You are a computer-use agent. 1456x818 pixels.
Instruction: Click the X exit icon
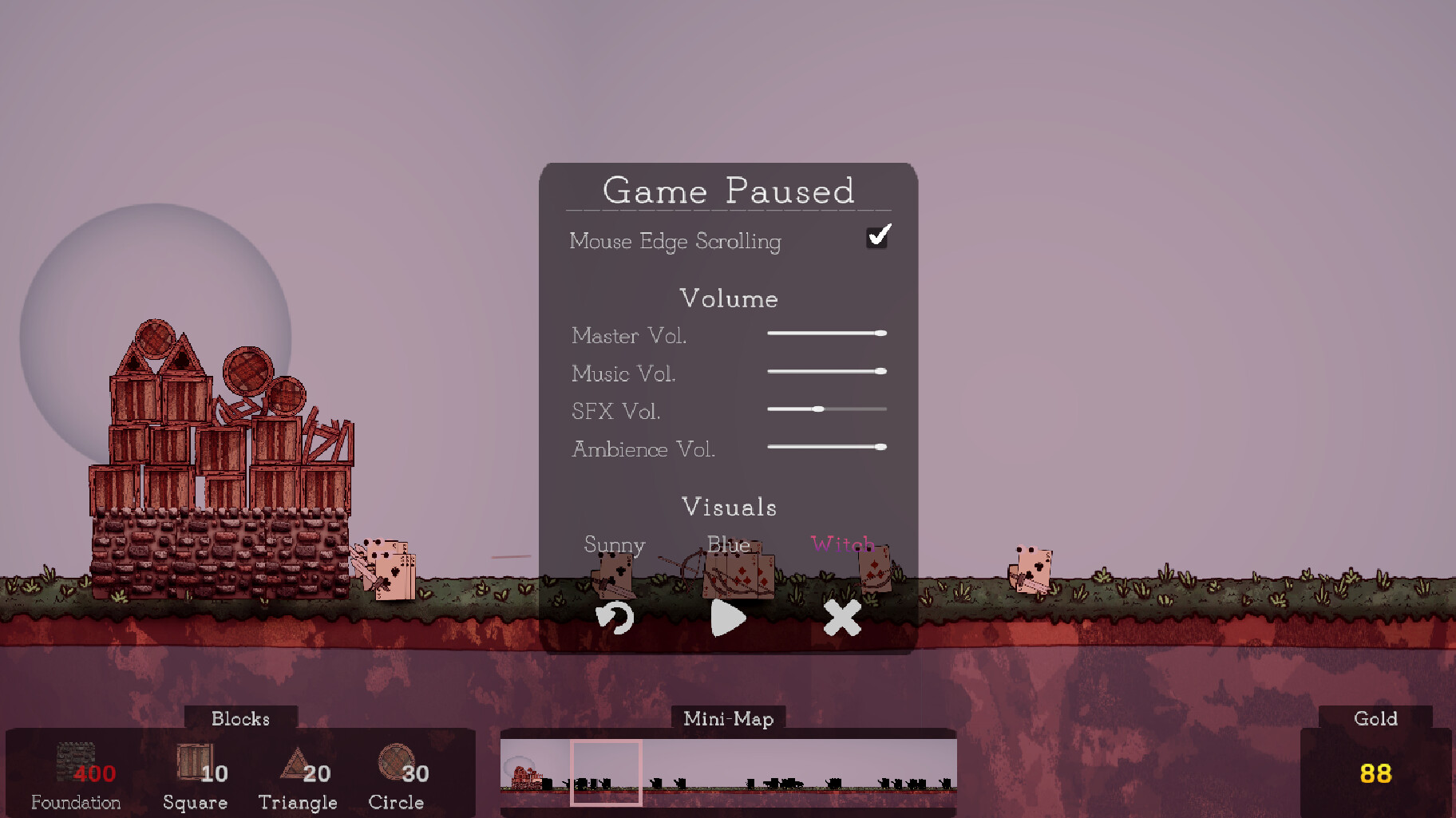click(x=842, y=618)
